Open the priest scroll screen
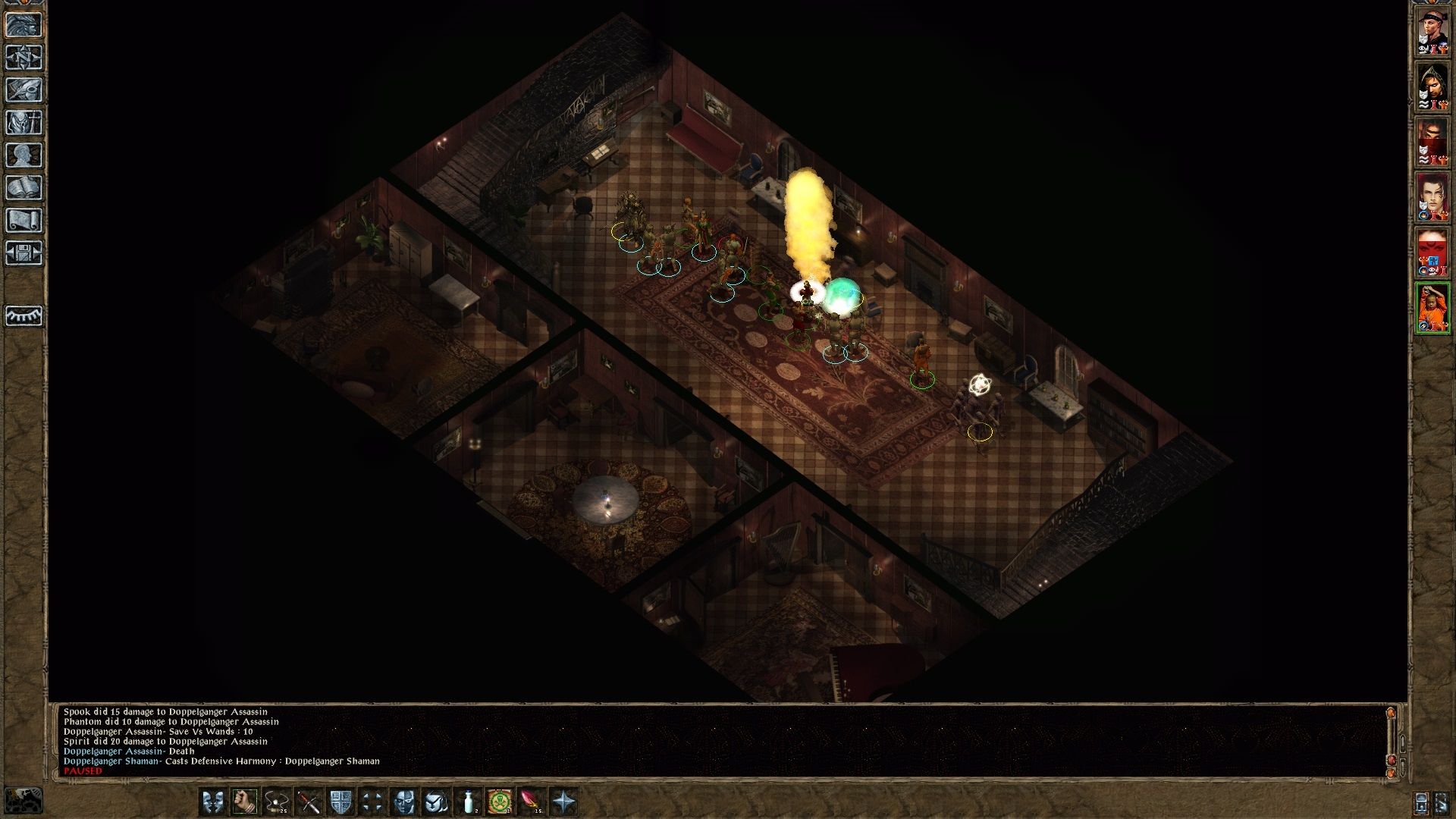The height and width of the screenshot is (819, 1456). tap(24, 221)
